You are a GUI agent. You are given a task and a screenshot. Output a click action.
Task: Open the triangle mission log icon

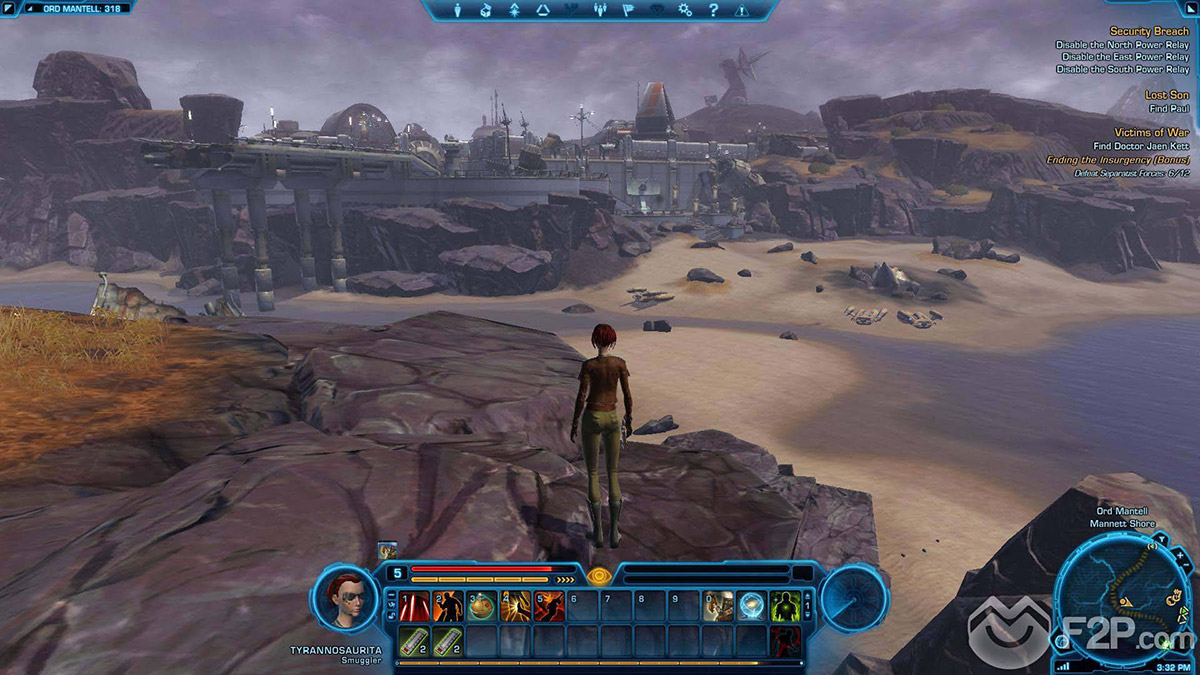coord(543,10)
